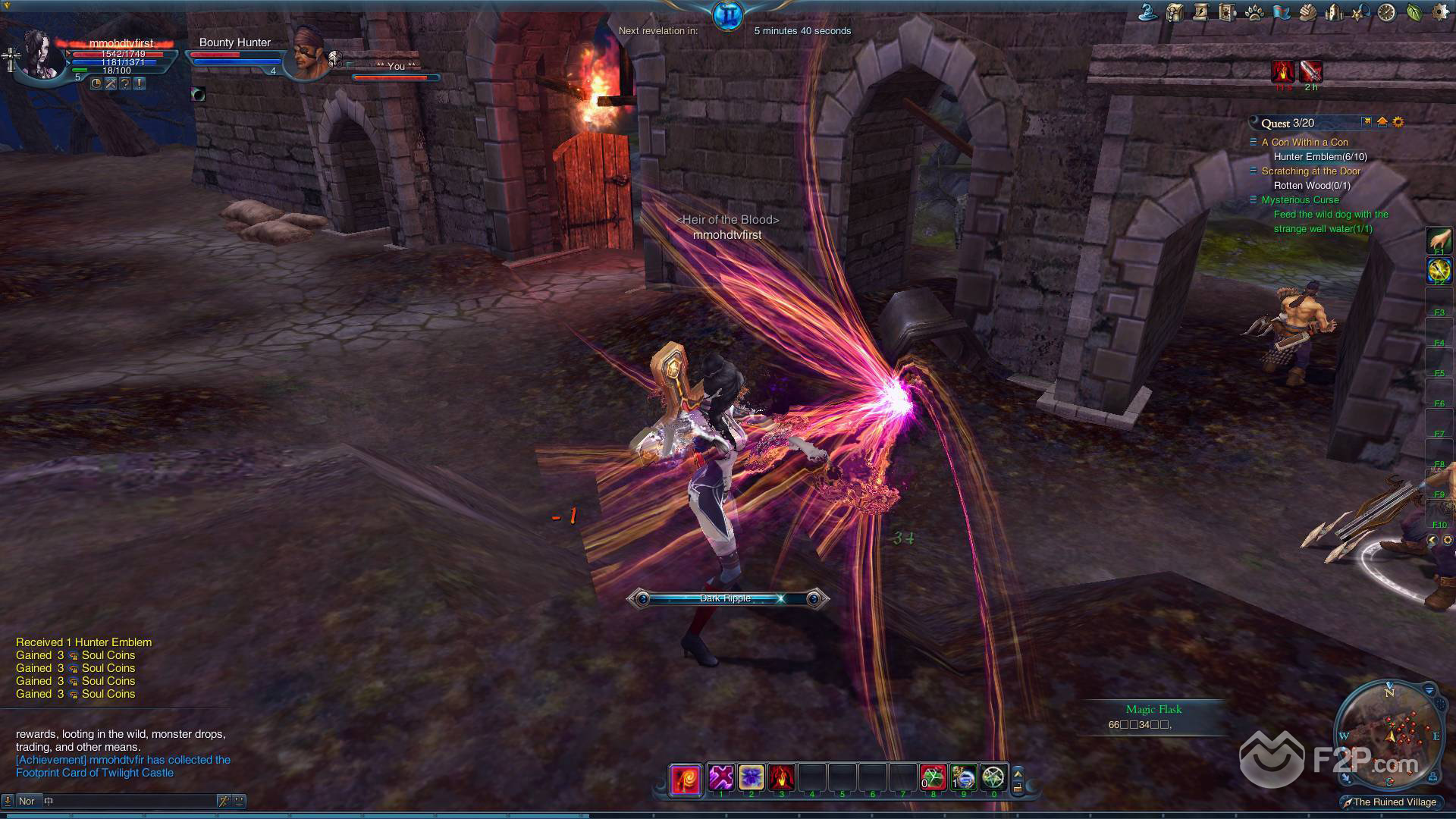Cast the fiery swirl main attack skill
The height and width of the screenshot is (819, 1456).
(685, 780)
